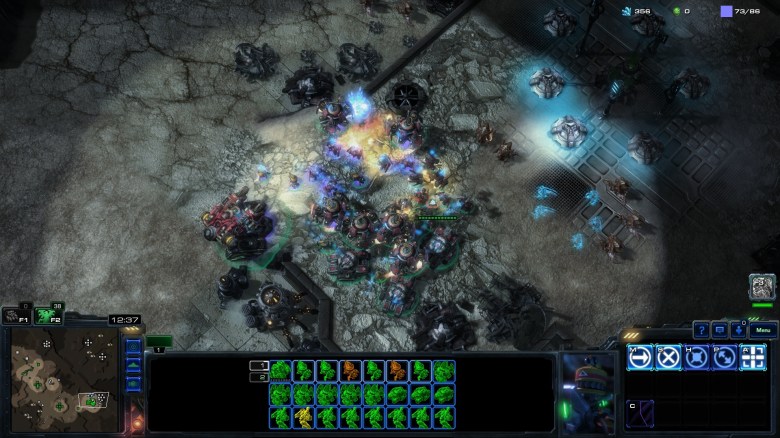Activate the Attack command
Image resolution: width=780 pixels, height=438 pixels.
(x=753, y=357)
